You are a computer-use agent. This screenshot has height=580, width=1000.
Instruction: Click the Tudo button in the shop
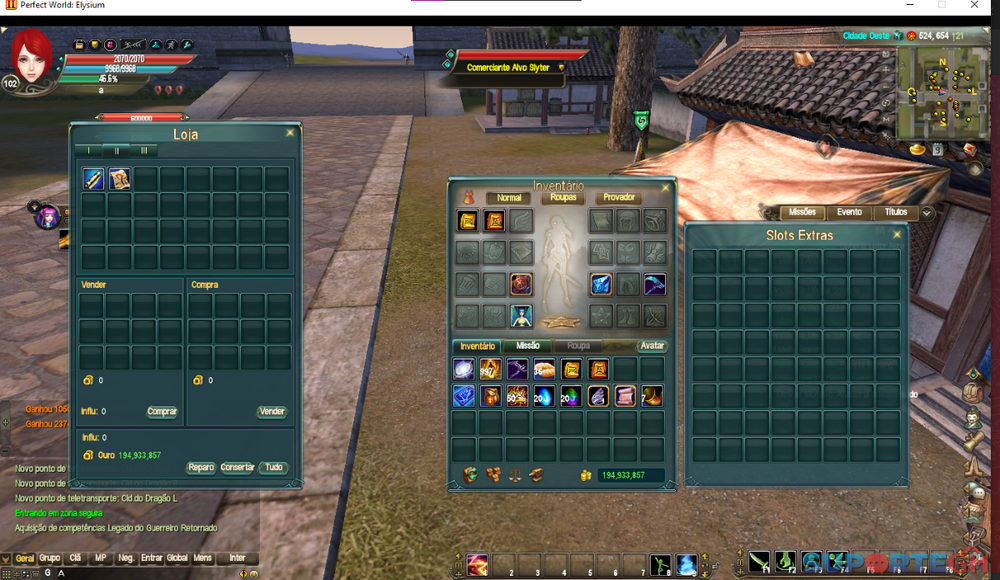pyautogui.click(x=273, y=467)
